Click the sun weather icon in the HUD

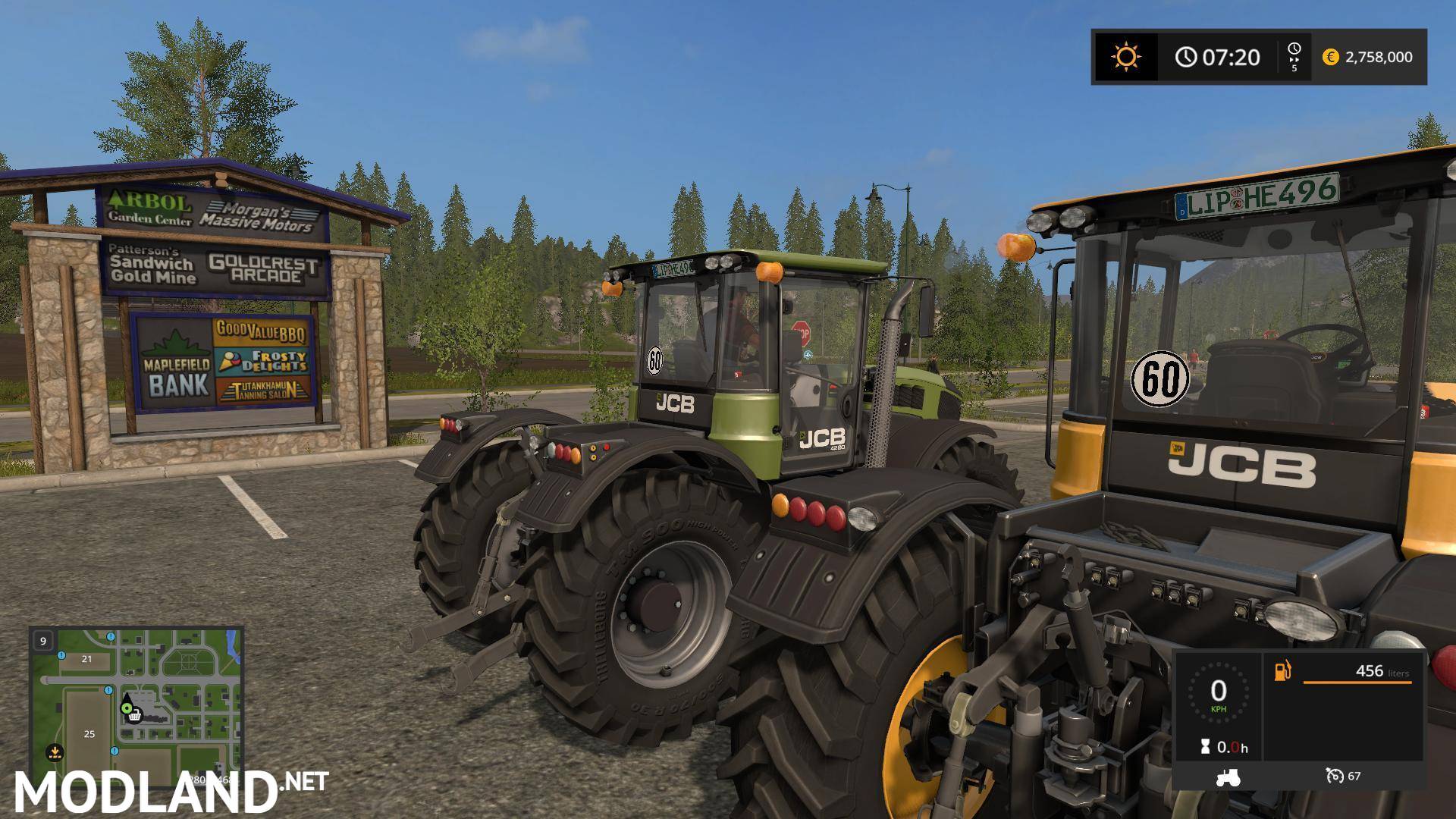[1128, 57]
